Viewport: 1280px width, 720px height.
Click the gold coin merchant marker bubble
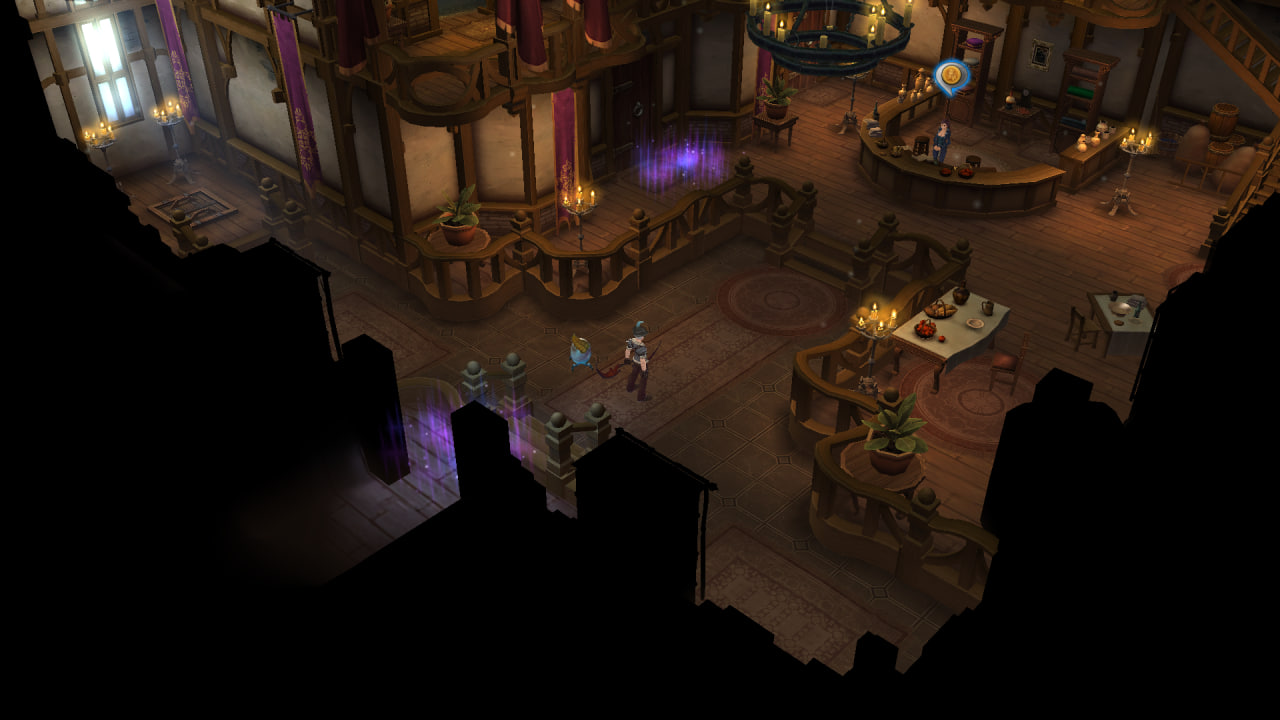[951, 75]
